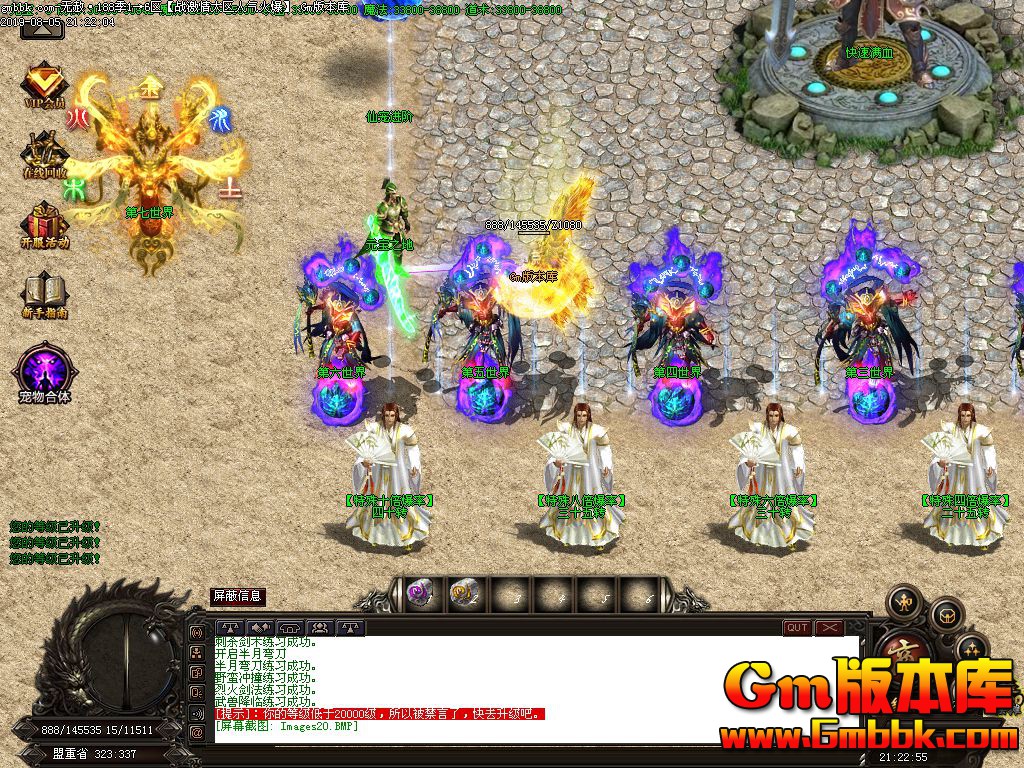
Task: Click the 屏蔽信息 block messages button
Action: pyautogui.click(x=237, y=596)
